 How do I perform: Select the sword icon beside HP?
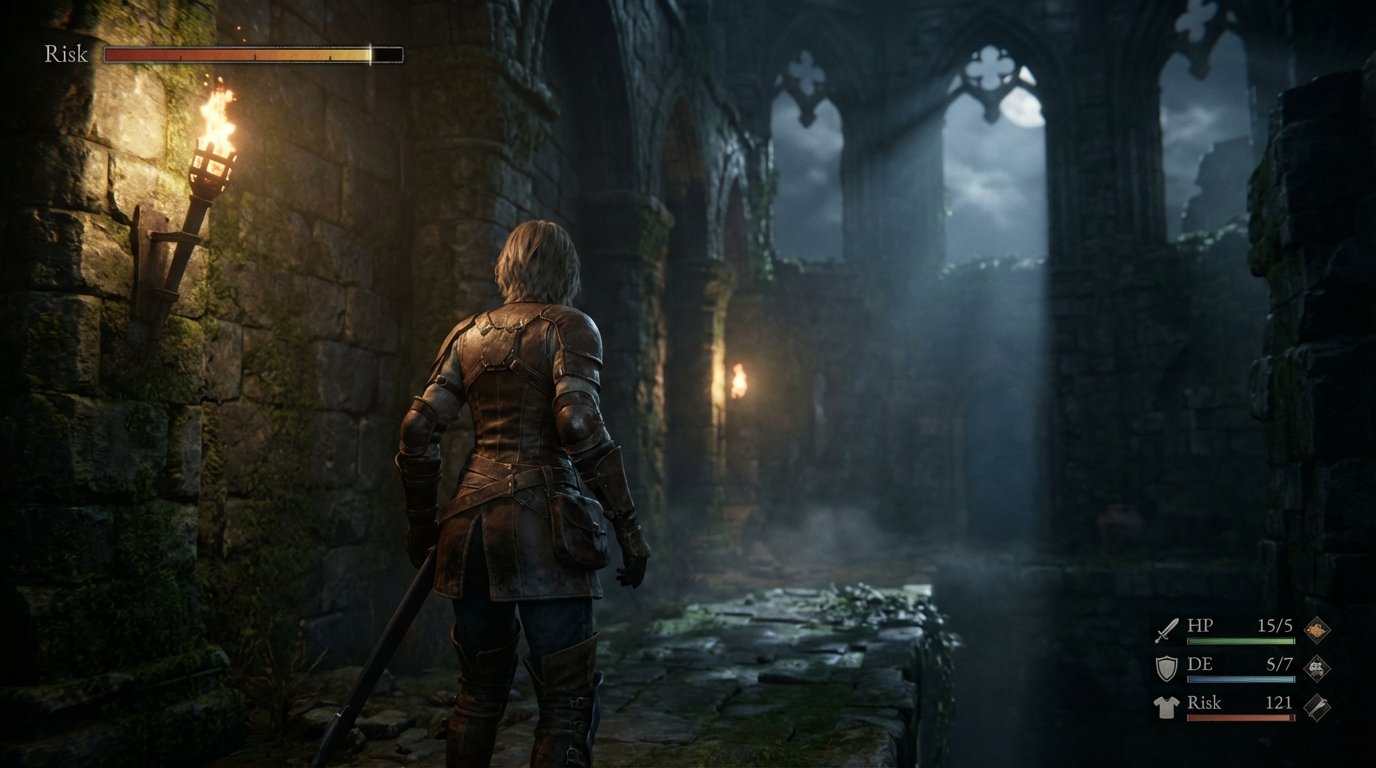click(1166, 631)
